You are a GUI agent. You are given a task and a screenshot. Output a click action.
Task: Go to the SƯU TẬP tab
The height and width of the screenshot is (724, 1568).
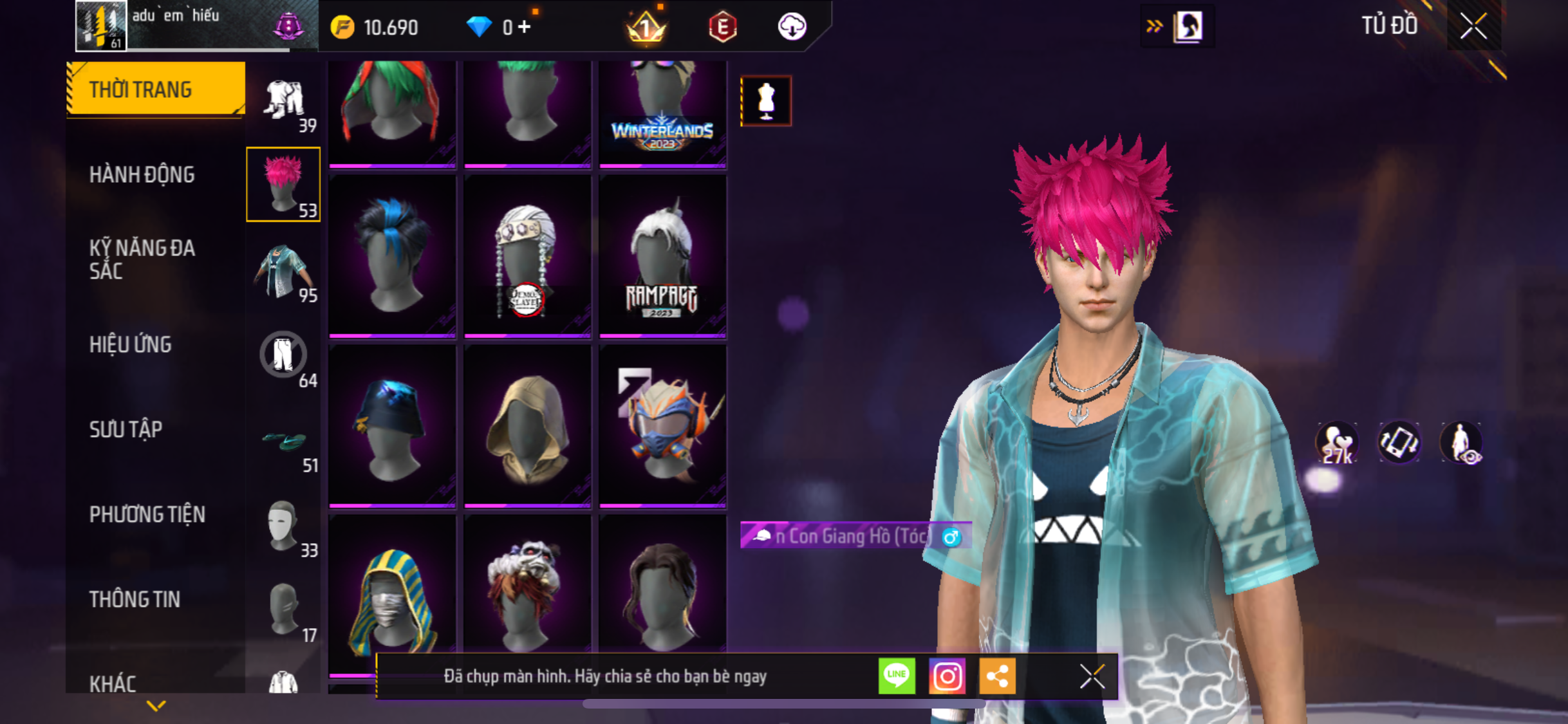click(x=126, y=429)
